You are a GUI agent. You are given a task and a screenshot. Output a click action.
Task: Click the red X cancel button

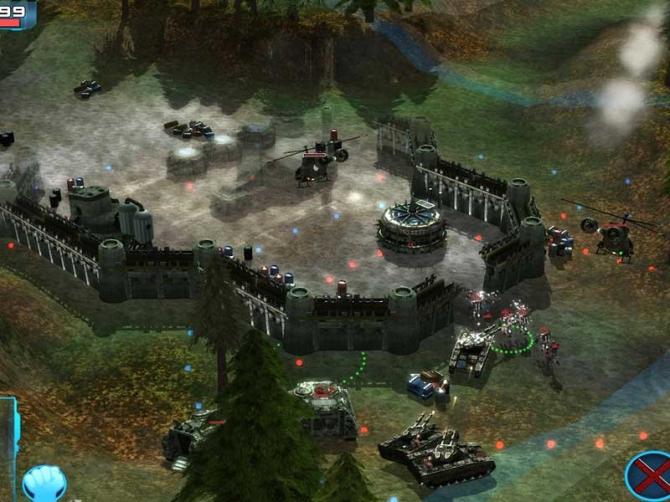[x=648, y=477]
